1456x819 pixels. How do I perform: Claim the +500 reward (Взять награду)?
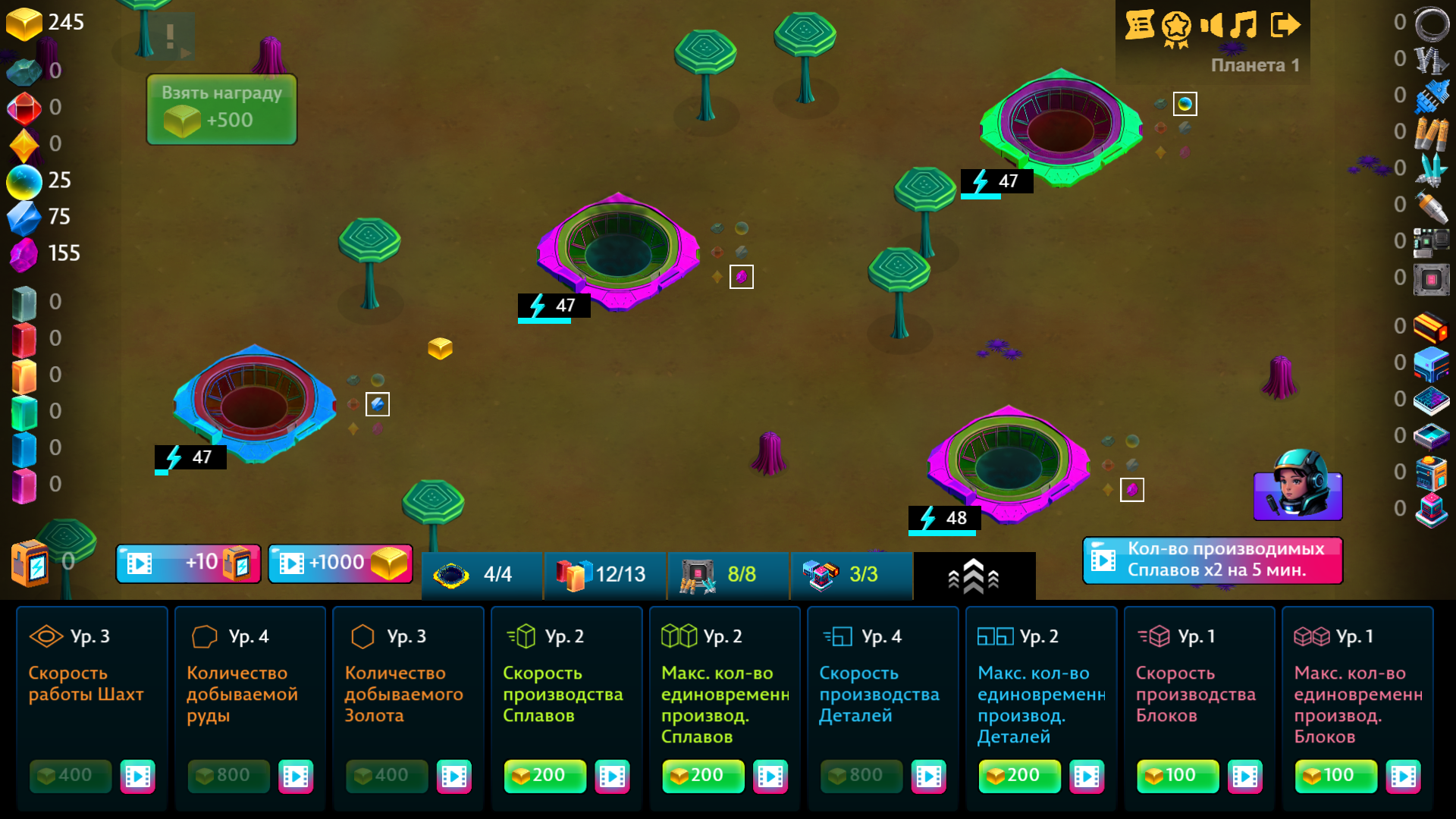tap(221, 108)
